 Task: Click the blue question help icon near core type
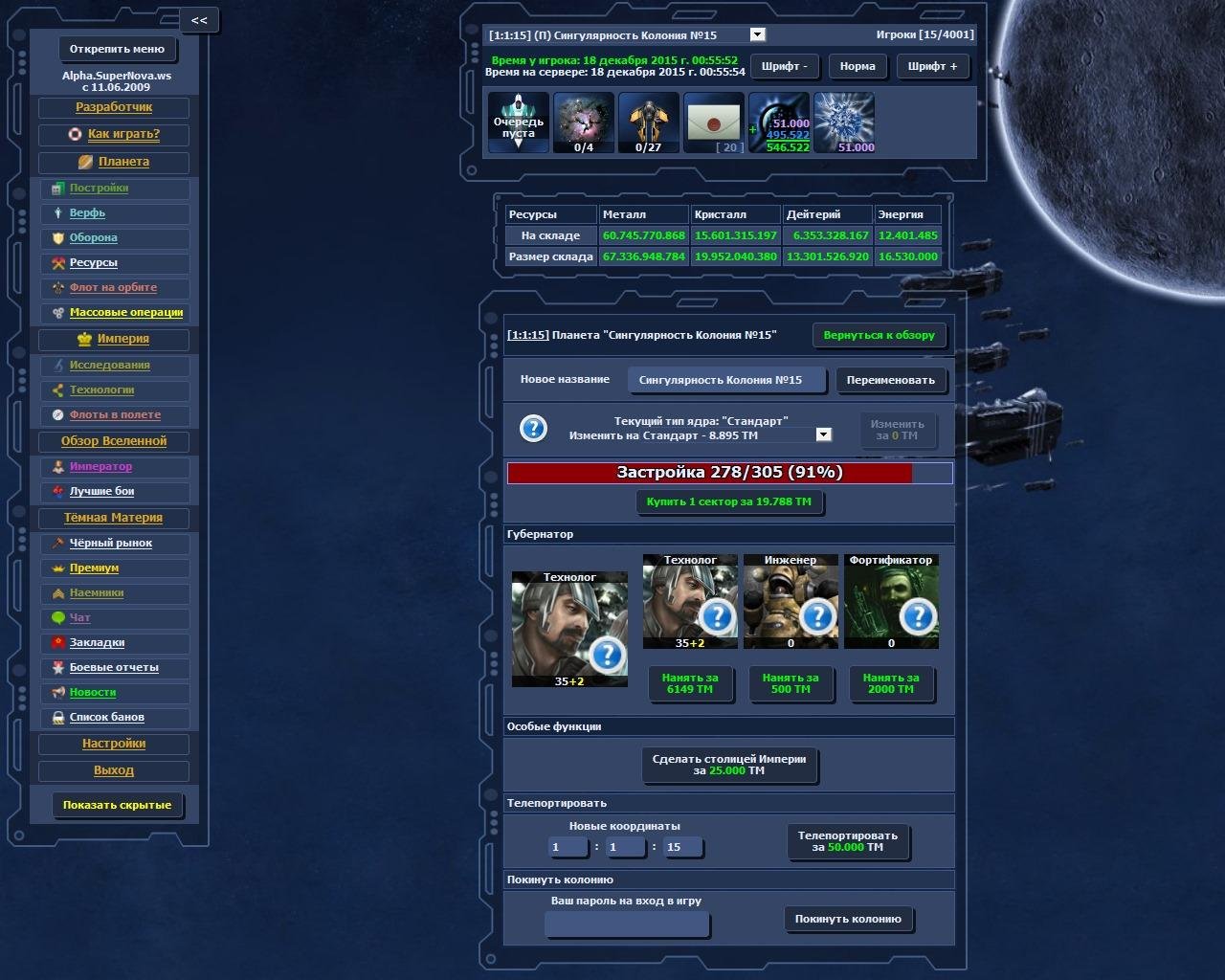[x=533, y=428]
